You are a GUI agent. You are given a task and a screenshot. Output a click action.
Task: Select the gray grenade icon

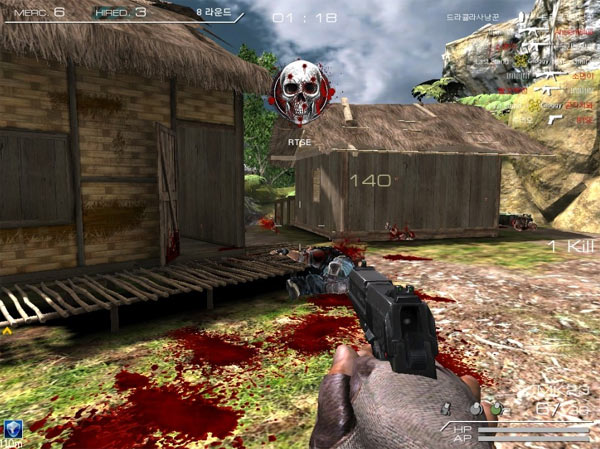point(476,408)
